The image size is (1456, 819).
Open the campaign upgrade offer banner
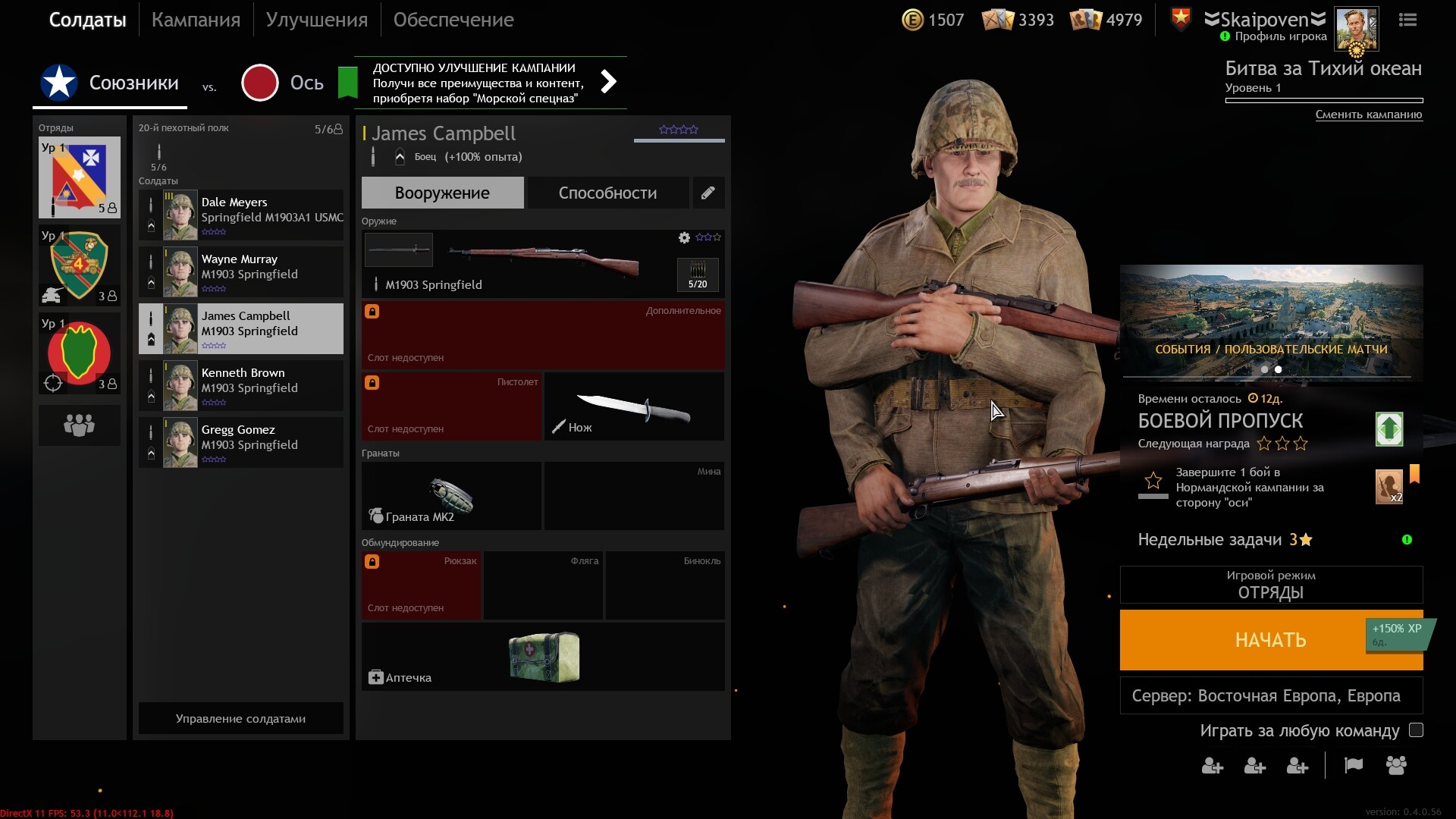tap(490, 83)
